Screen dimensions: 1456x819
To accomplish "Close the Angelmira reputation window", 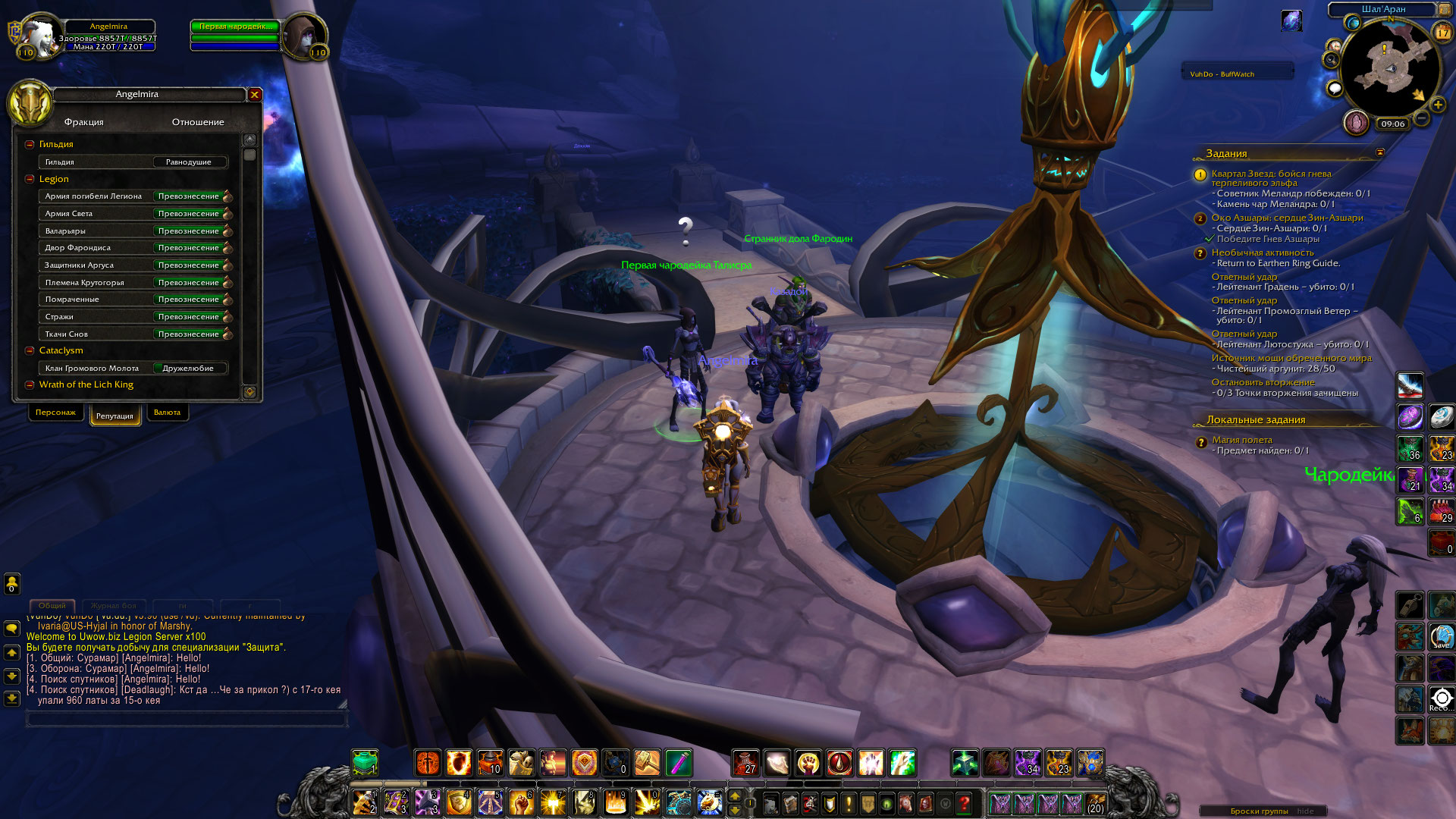I will tap(255, 95).
